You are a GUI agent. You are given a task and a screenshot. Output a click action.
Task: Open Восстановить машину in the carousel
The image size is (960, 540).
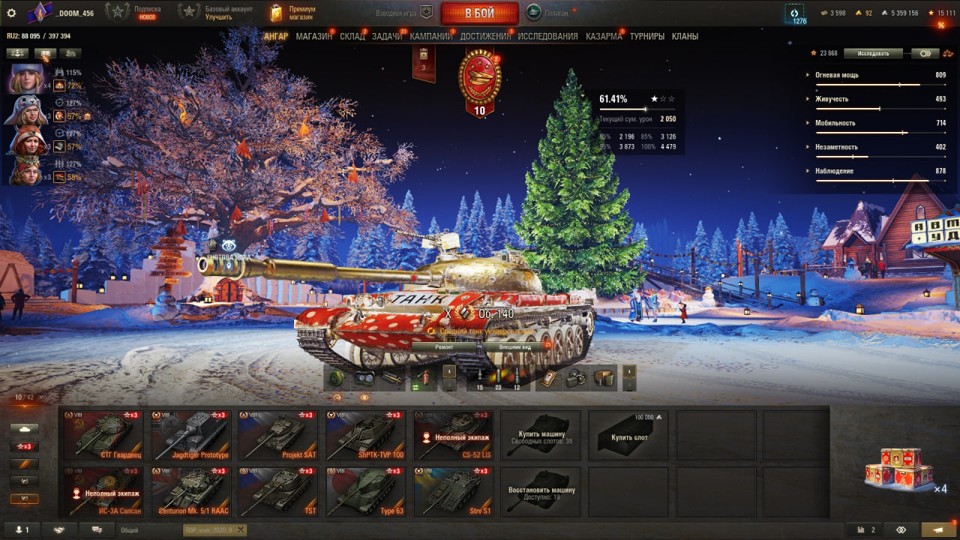(x=540, y=491)
